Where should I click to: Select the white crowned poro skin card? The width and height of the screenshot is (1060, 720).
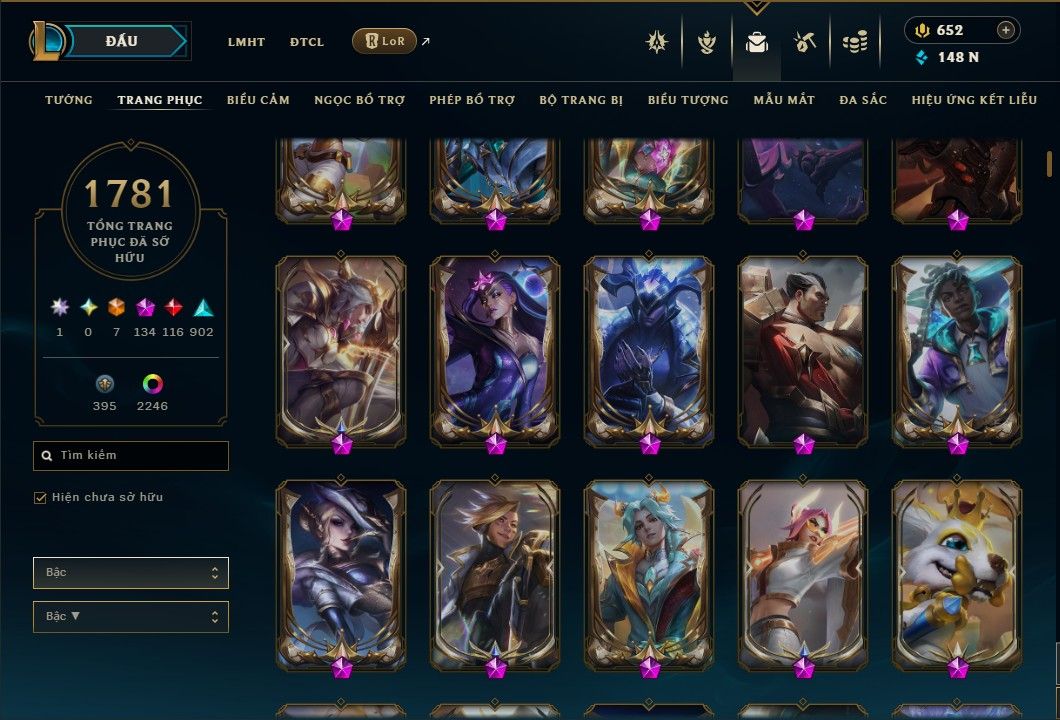click(x=957, y=573)
